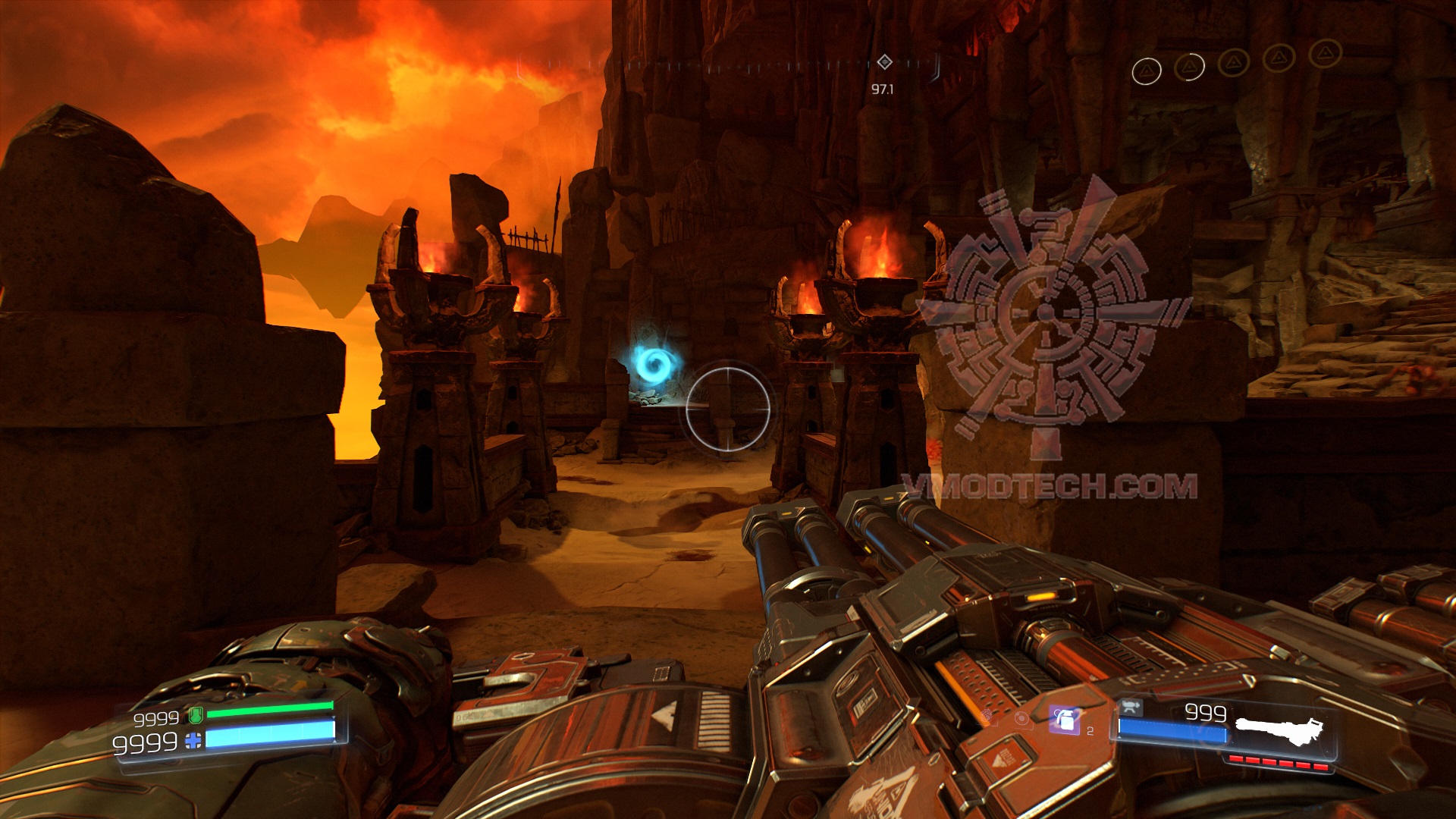Click the triangle icon with full white ring
This screenshot has height=819, width=1456.
(1146, 71)
